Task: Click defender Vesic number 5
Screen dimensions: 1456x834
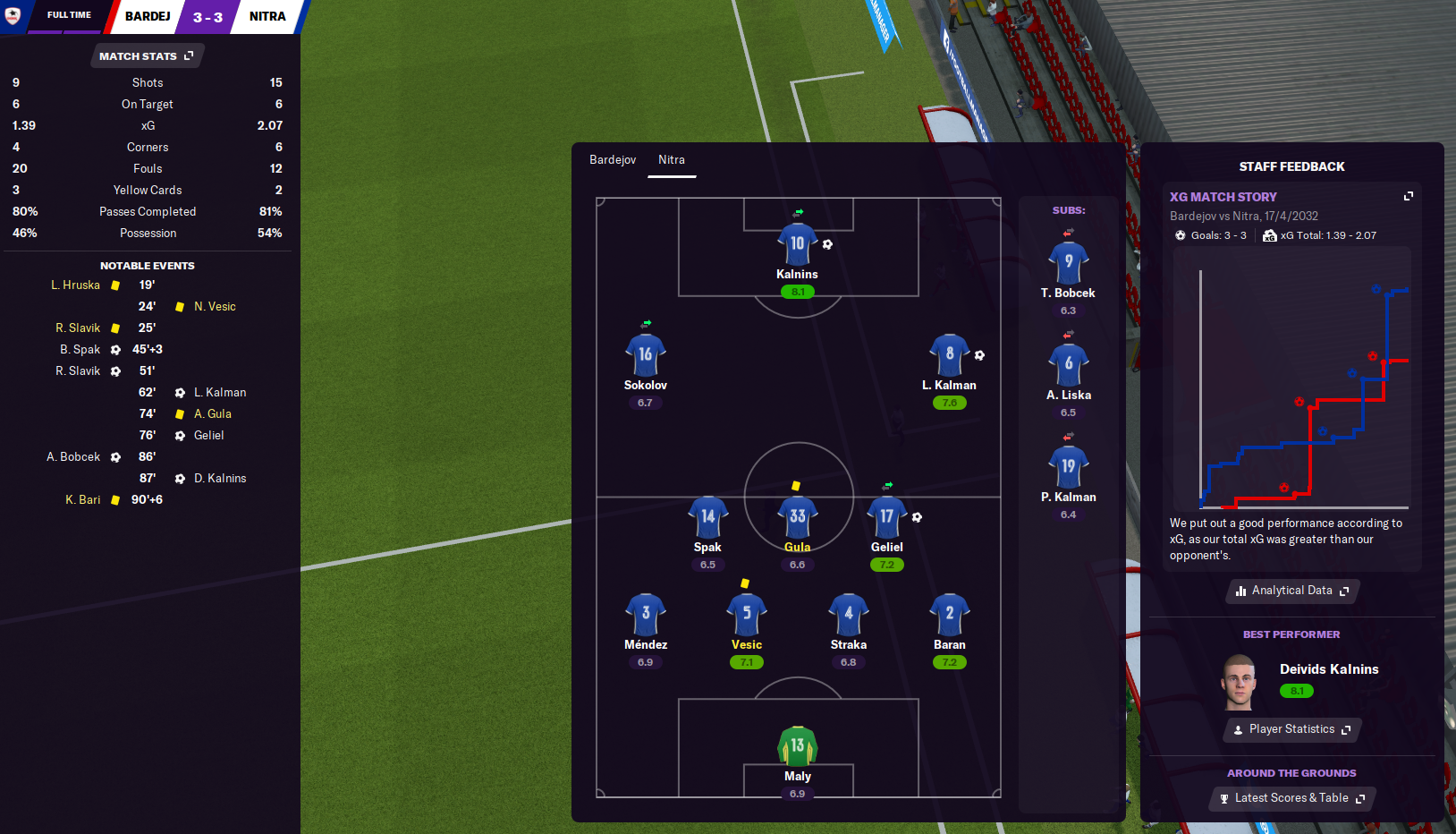Action: click(746, 615)
